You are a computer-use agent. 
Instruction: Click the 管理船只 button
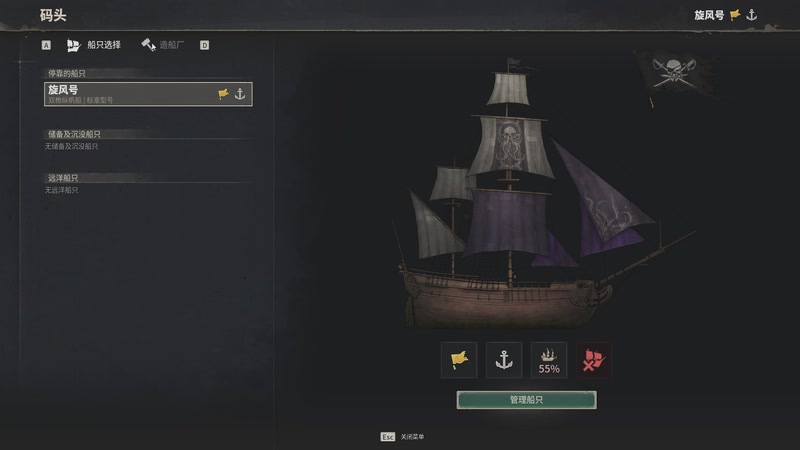tap(526, 400)
